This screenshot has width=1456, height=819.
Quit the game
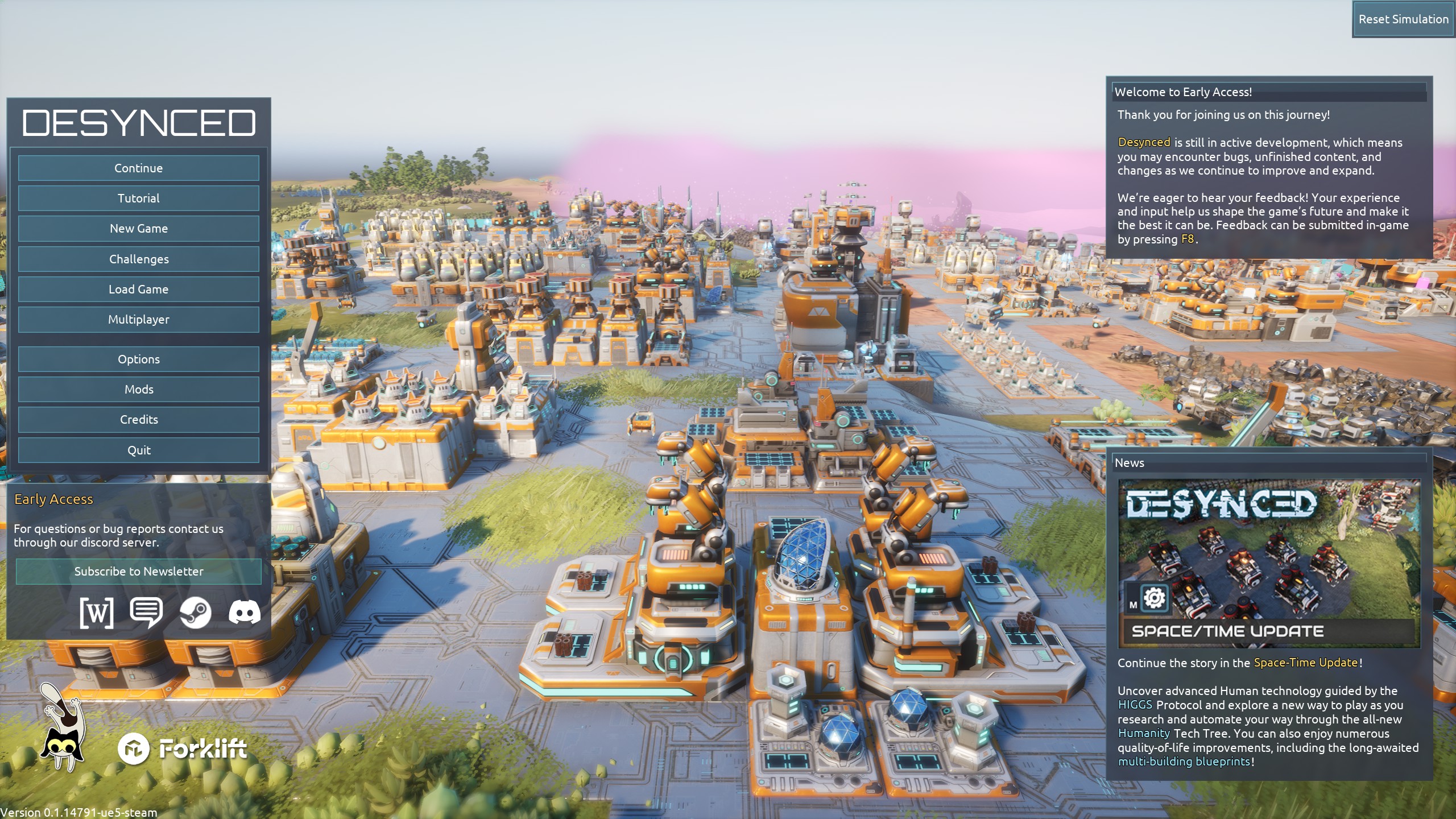pyautogui.click(x=138, y=450)
